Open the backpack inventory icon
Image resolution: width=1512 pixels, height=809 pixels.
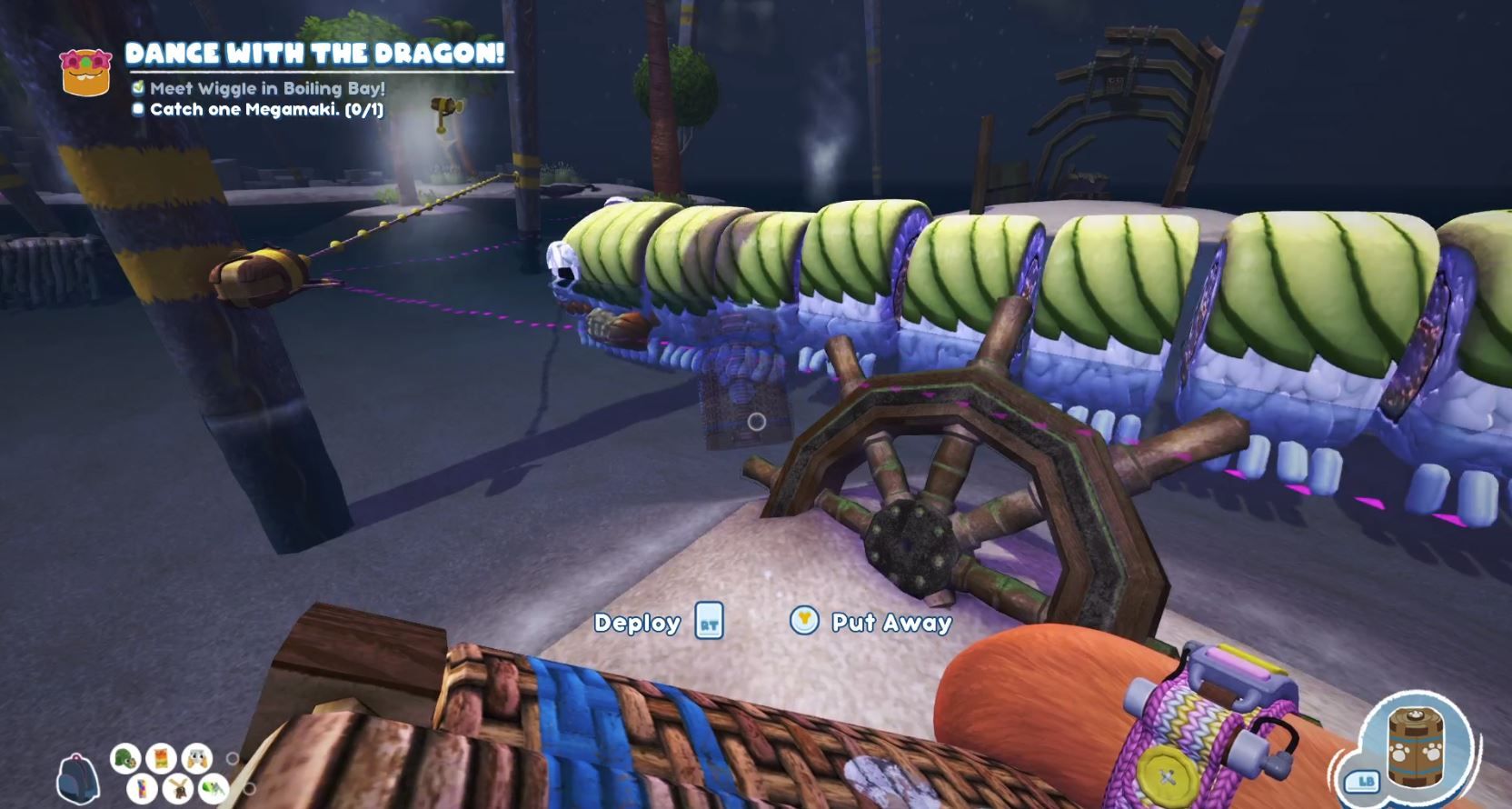coord(77,777)
